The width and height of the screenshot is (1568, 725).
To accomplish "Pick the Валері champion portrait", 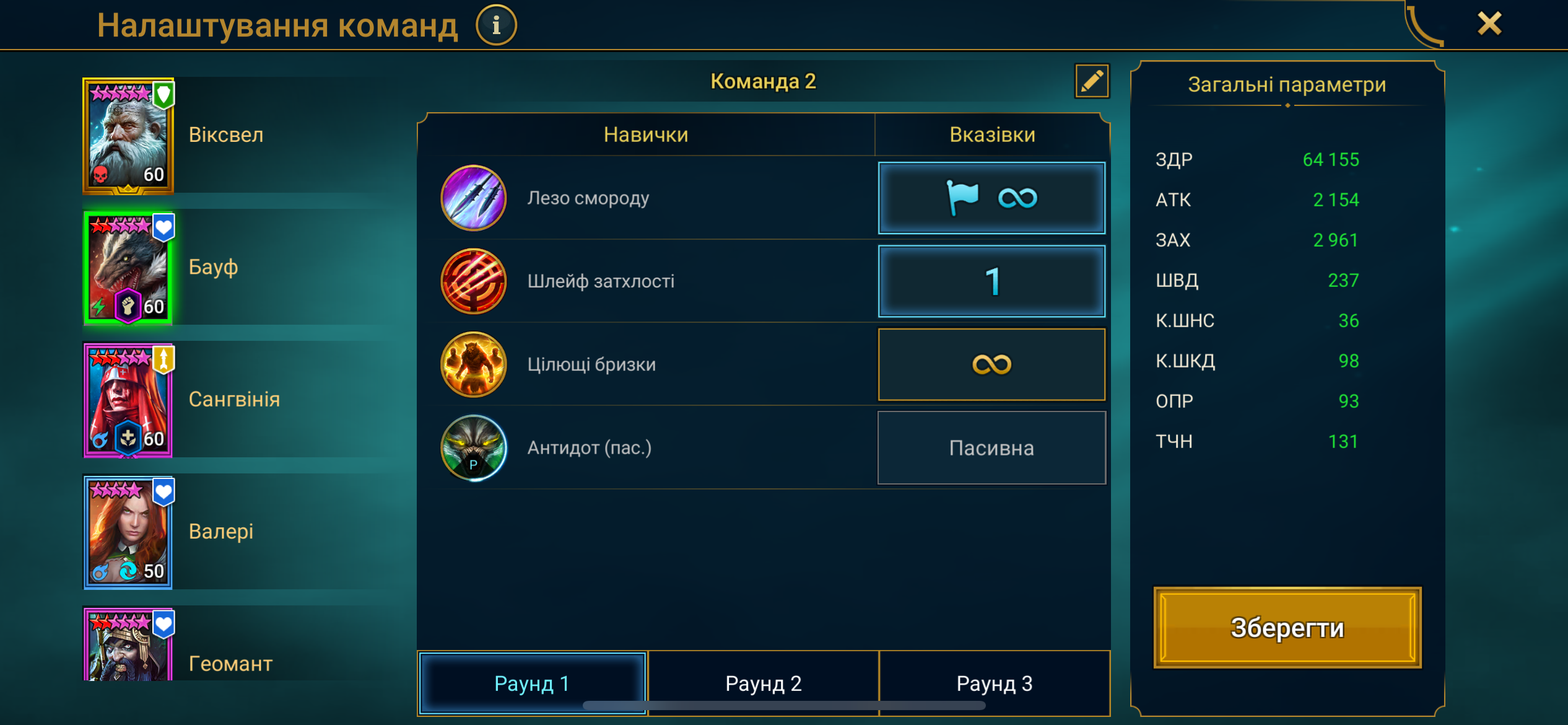I will tap(128, 532).
